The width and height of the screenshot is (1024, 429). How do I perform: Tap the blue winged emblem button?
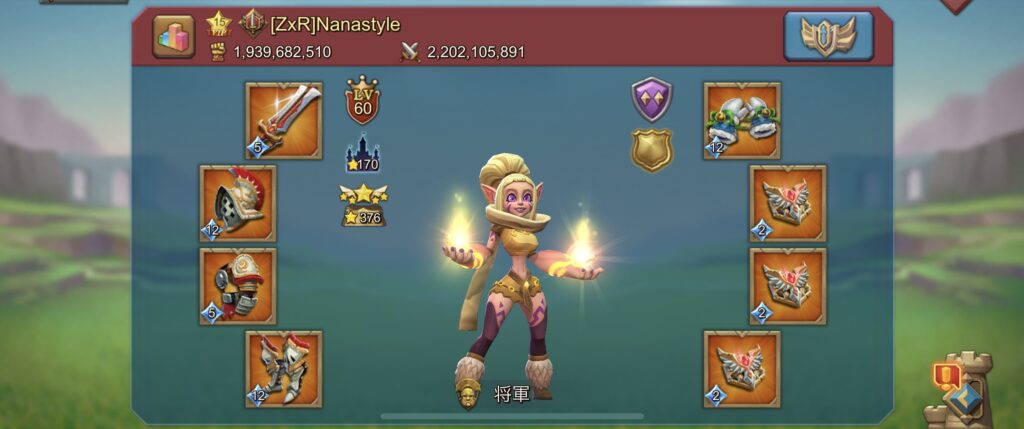pyautogui.click(x=828, y=37)
